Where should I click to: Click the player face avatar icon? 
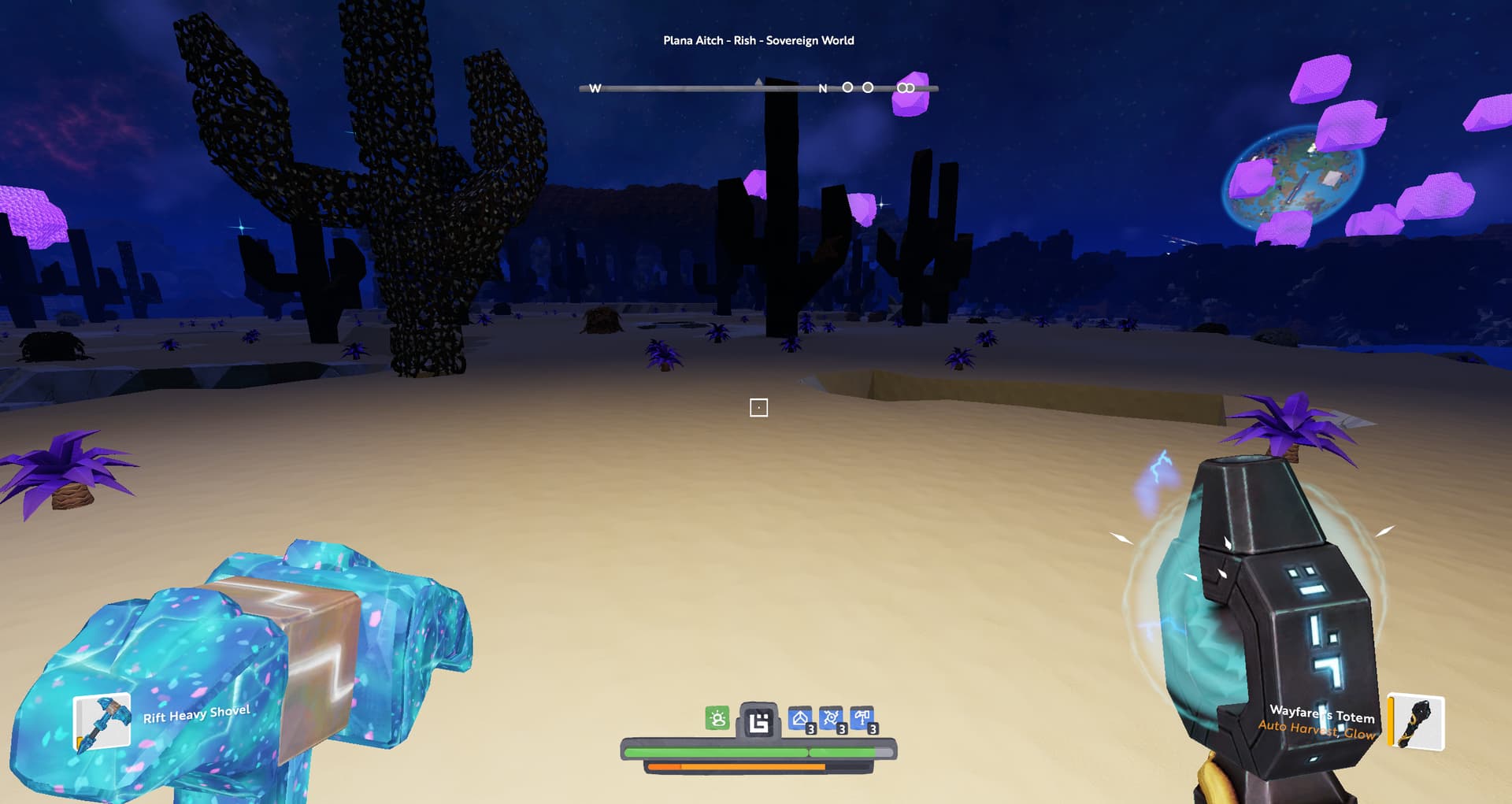click(758, 721)
